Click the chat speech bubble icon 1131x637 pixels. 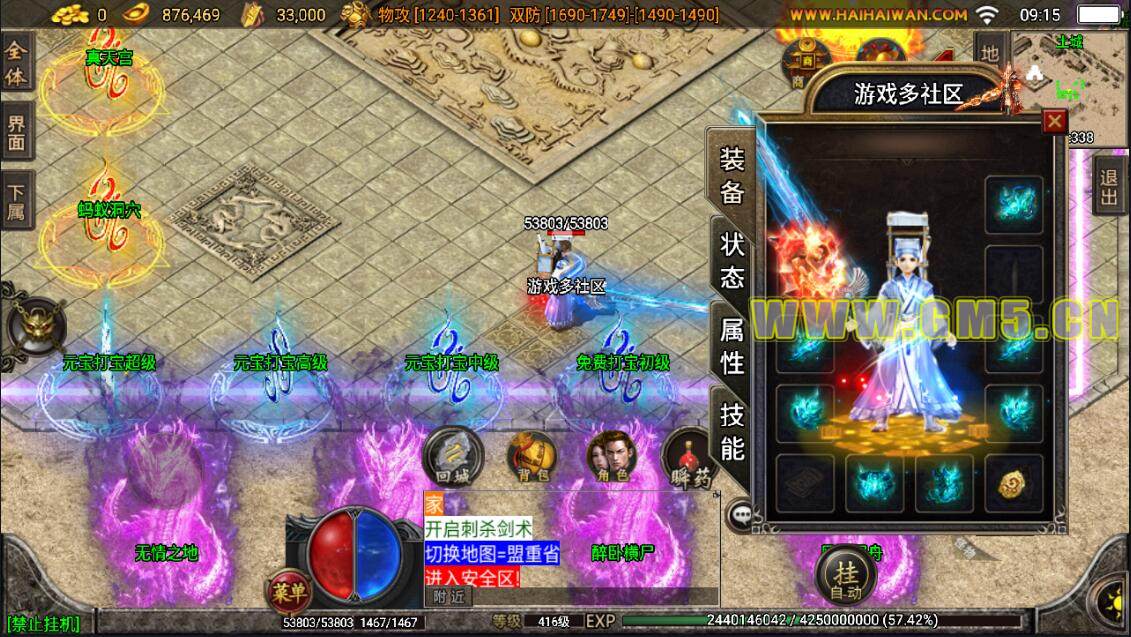(741, 514)
